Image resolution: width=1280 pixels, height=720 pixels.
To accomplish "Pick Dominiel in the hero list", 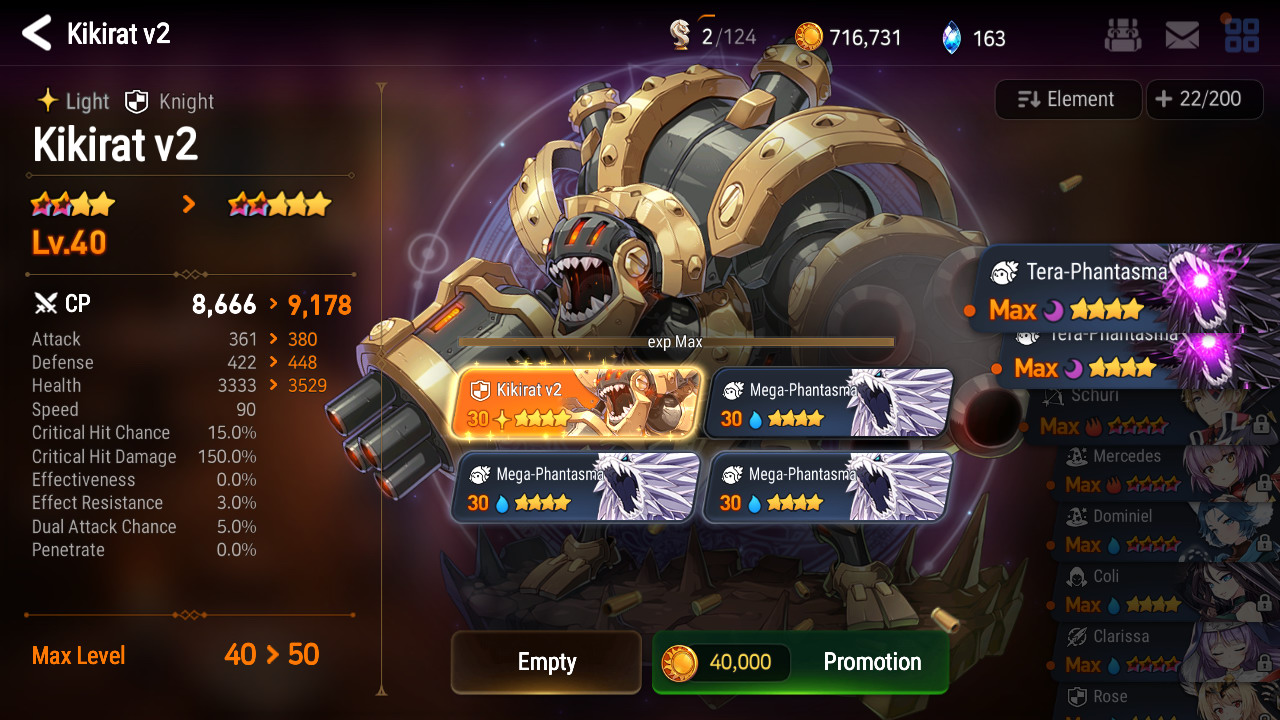I will click(1150, 531).
